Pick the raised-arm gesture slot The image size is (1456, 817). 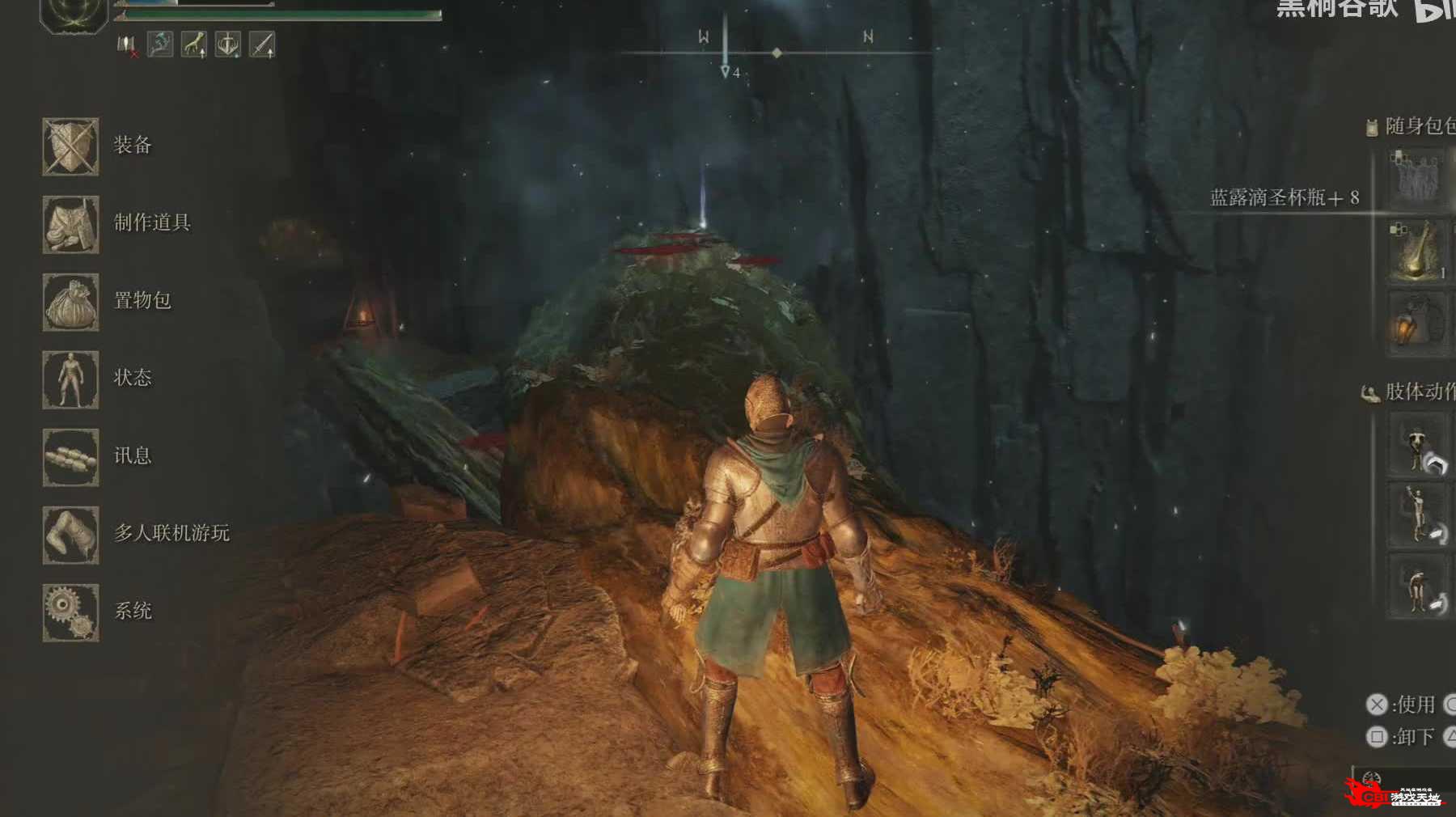click(x=1417, y=515)
